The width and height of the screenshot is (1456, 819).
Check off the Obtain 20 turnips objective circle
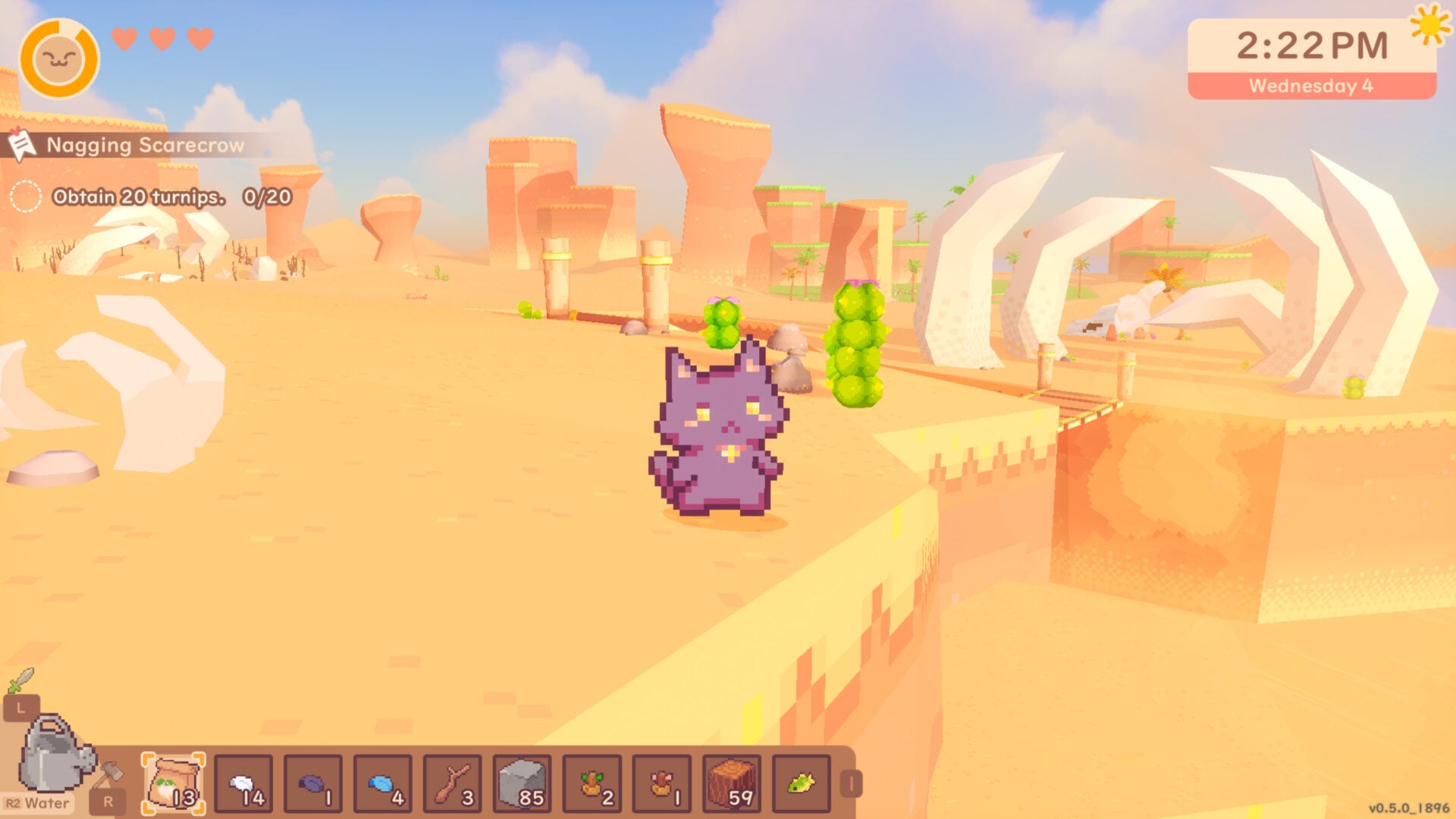(x=27, y=196)
